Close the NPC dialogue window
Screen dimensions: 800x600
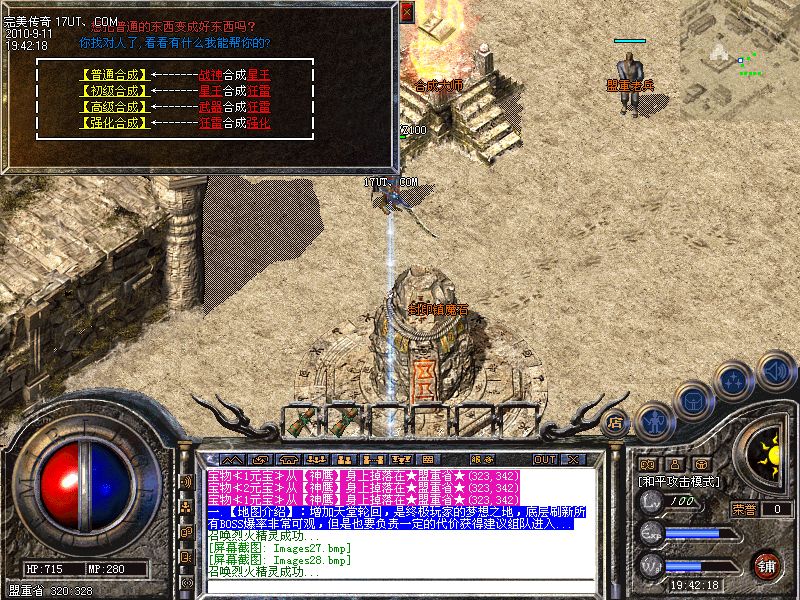[x=406, y=13]
